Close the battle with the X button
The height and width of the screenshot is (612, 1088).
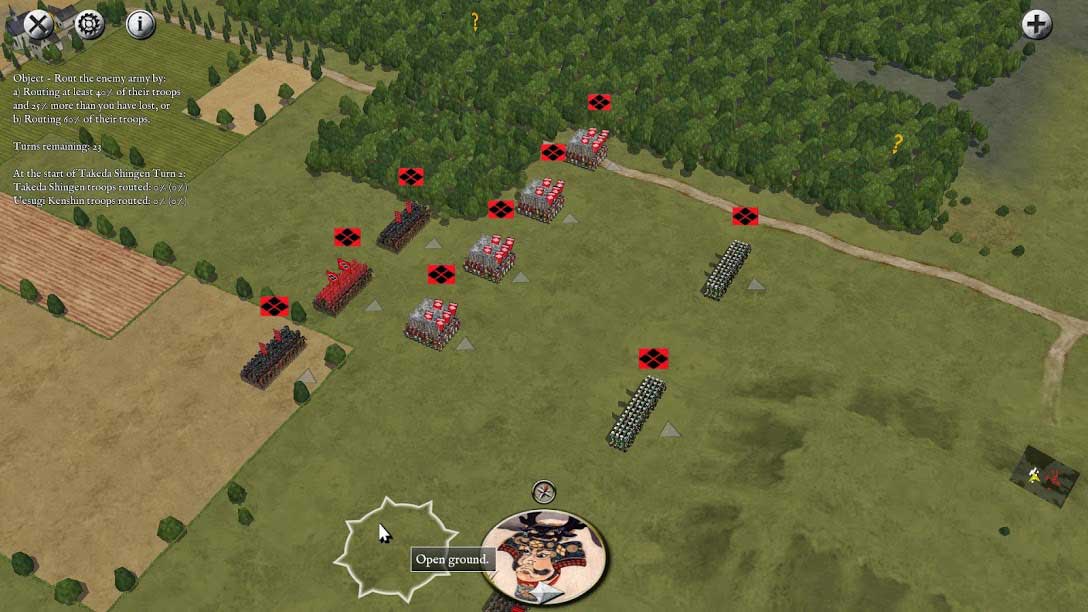38,24
